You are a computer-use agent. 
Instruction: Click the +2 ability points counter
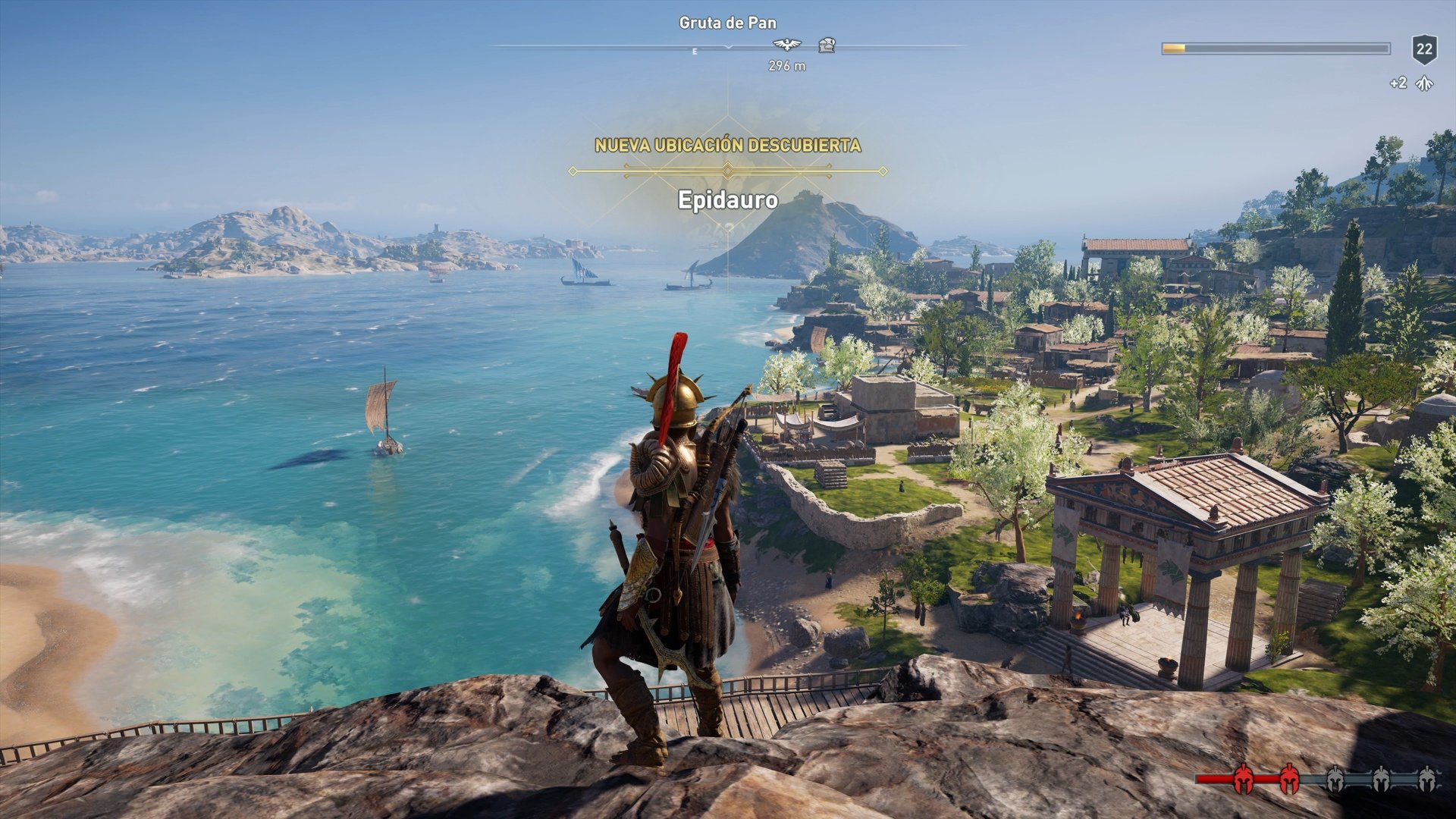pyautogui.click(x=1400, y=83)
